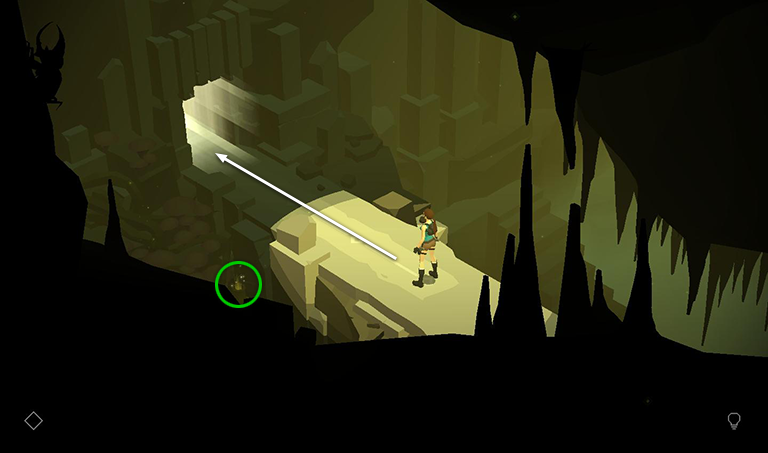Tap the lightbulb hint icon
Viewport: 768px width, 453px height.
pyautogui.click(x=734, y=421)
